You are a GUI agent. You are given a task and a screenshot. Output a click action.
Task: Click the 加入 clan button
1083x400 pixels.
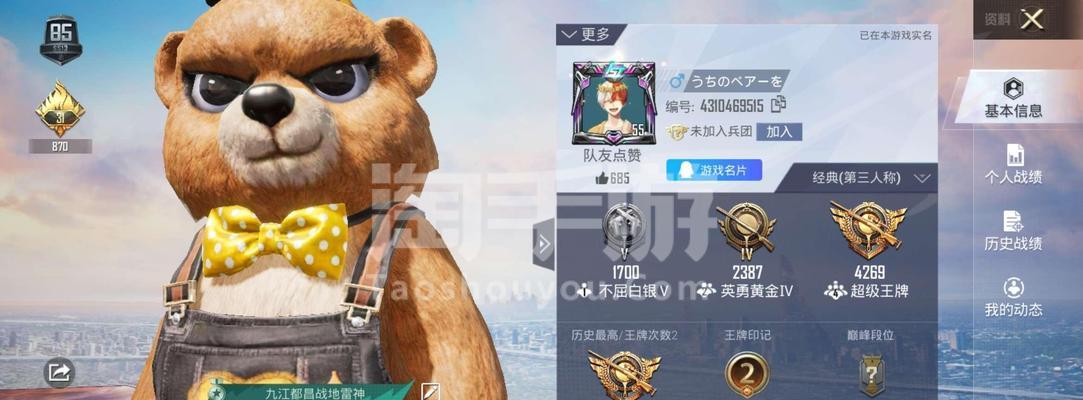click(779, 132)
